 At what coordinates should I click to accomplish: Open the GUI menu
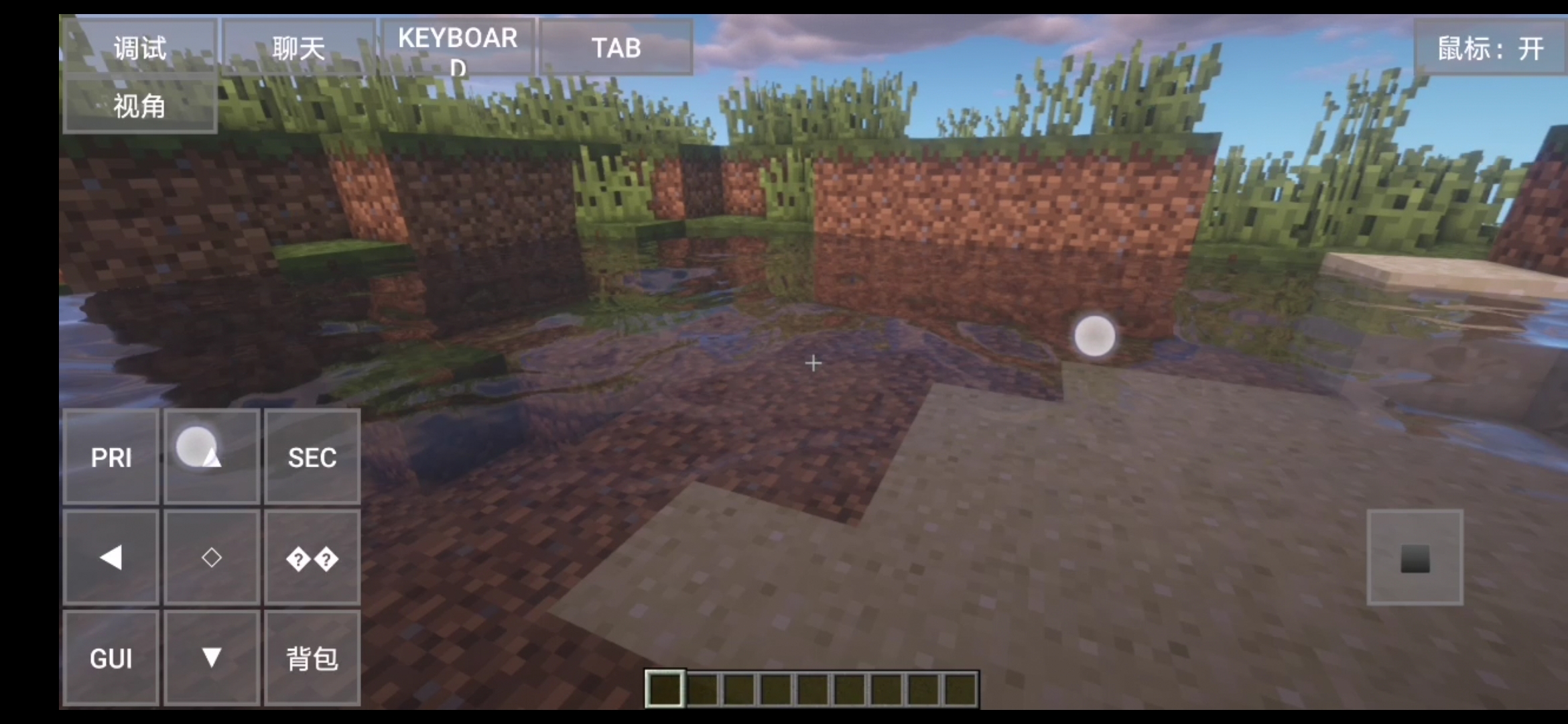point(111,658)
